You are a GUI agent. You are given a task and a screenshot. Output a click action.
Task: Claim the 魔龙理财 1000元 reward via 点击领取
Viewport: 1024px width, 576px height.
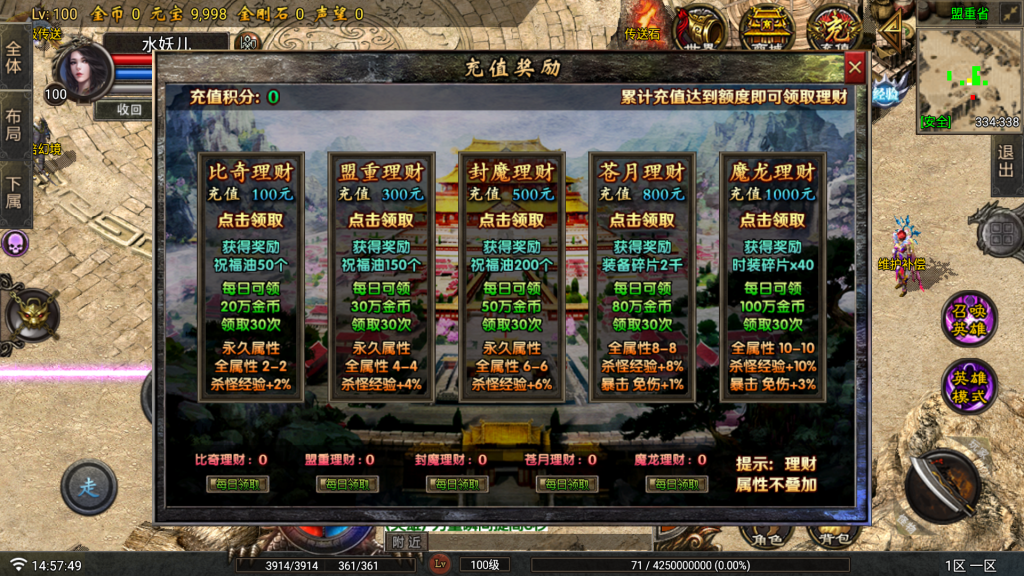pyautogui.click(x=773, y=220)
